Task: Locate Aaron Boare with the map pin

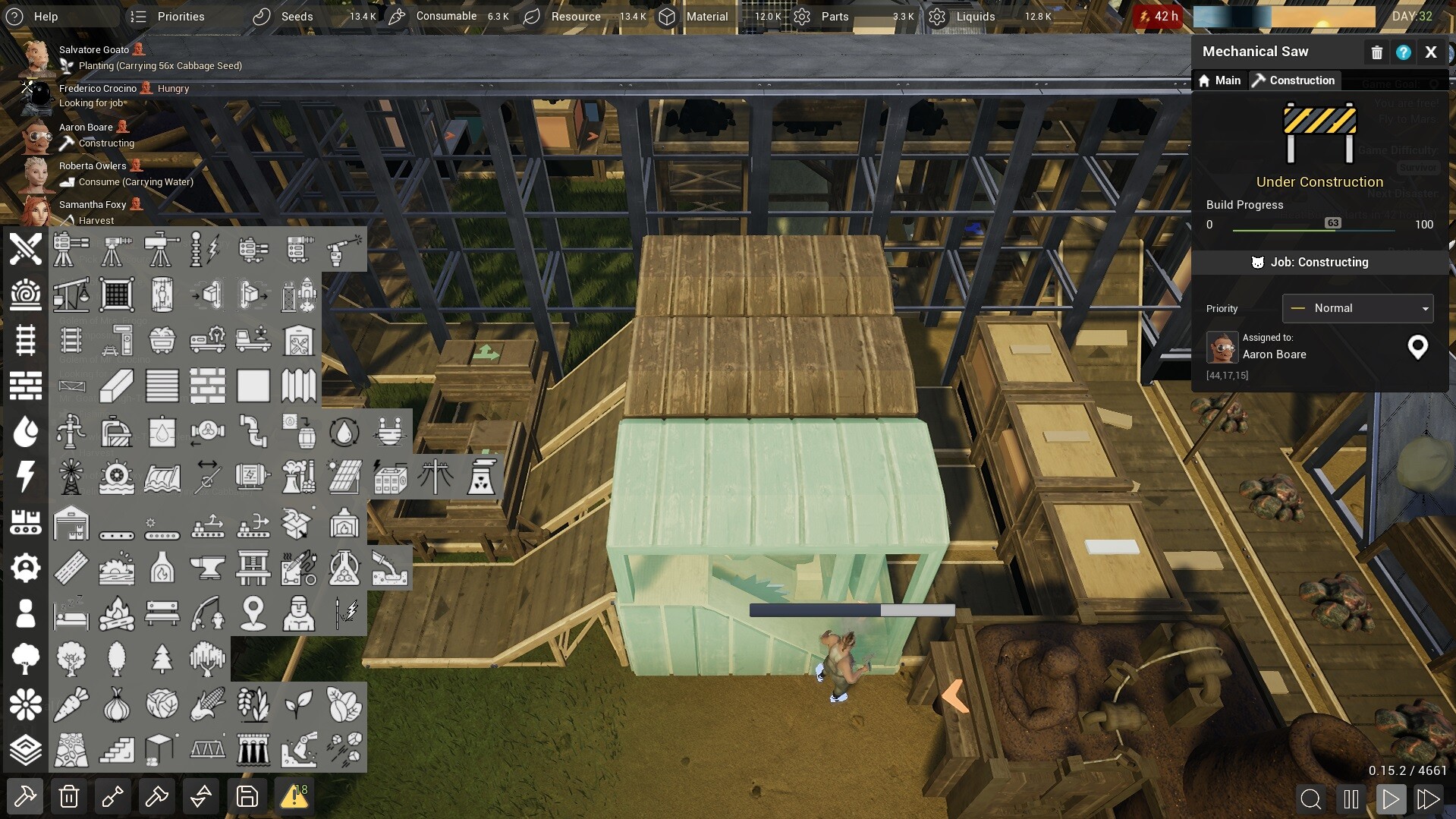Action: (1417, 347)
